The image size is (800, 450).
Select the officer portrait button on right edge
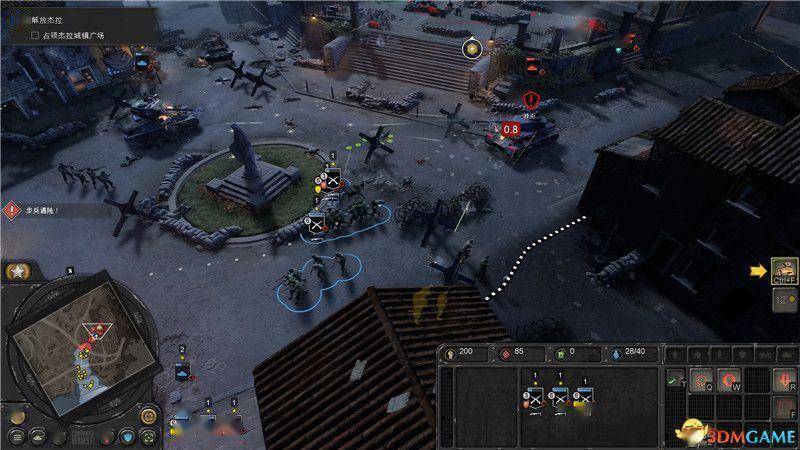[784, 269]
